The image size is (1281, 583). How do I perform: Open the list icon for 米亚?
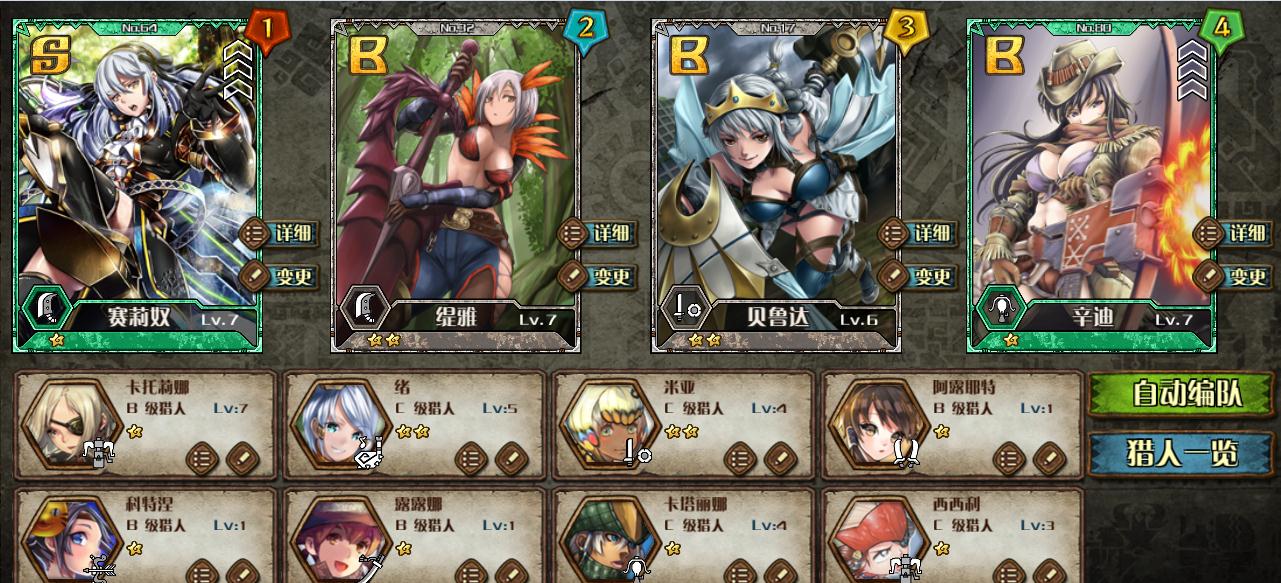[x=741, y=459]
